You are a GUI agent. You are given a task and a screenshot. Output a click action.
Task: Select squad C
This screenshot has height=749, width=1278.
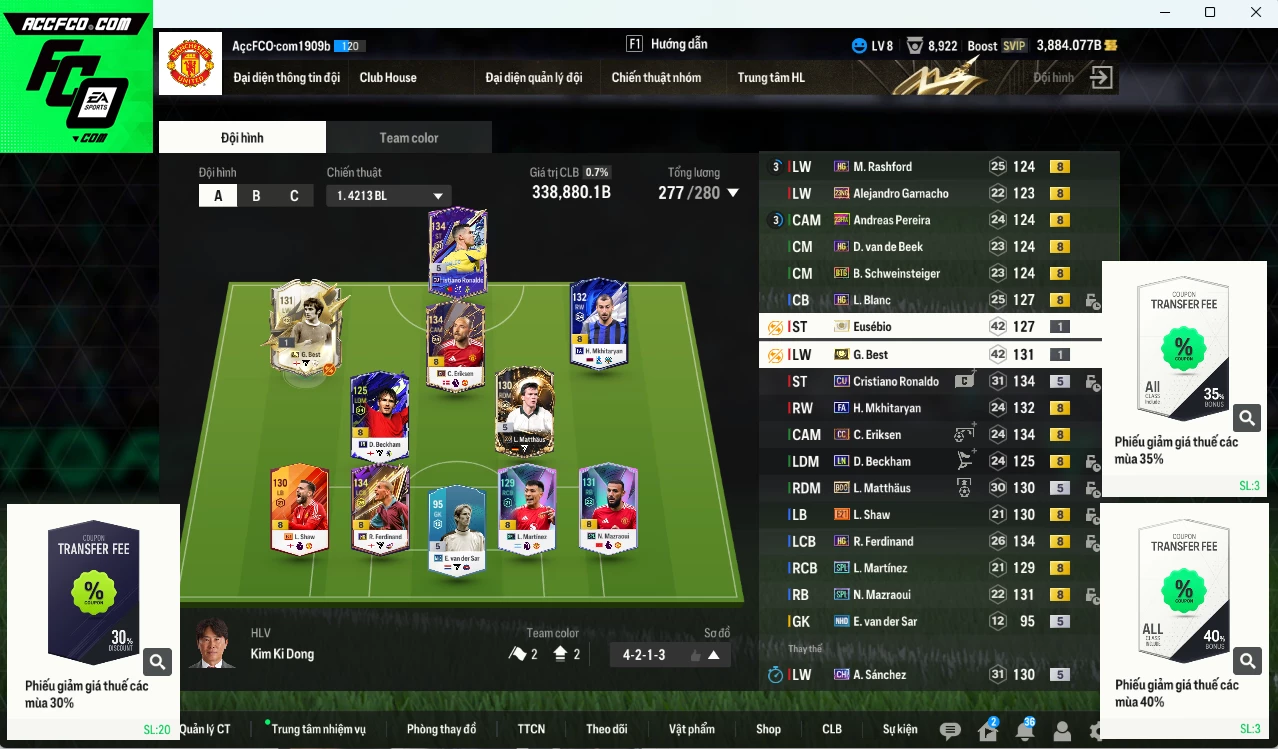[294, 196]
